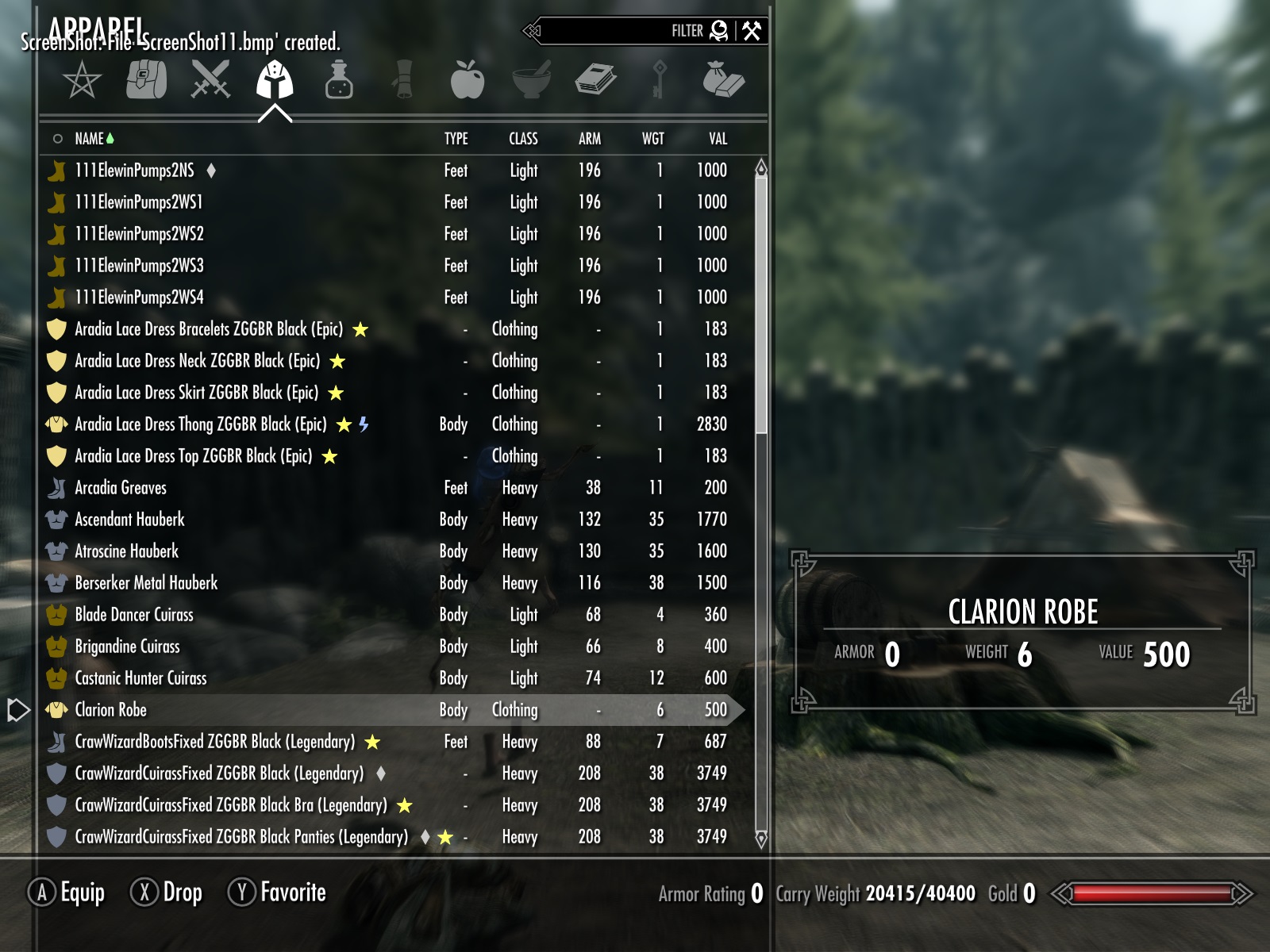Choose the Castanic Hunter Cuirass entry
Image resolution: width=1270 pixels, height=952 pixels.
tap(140, 678)
